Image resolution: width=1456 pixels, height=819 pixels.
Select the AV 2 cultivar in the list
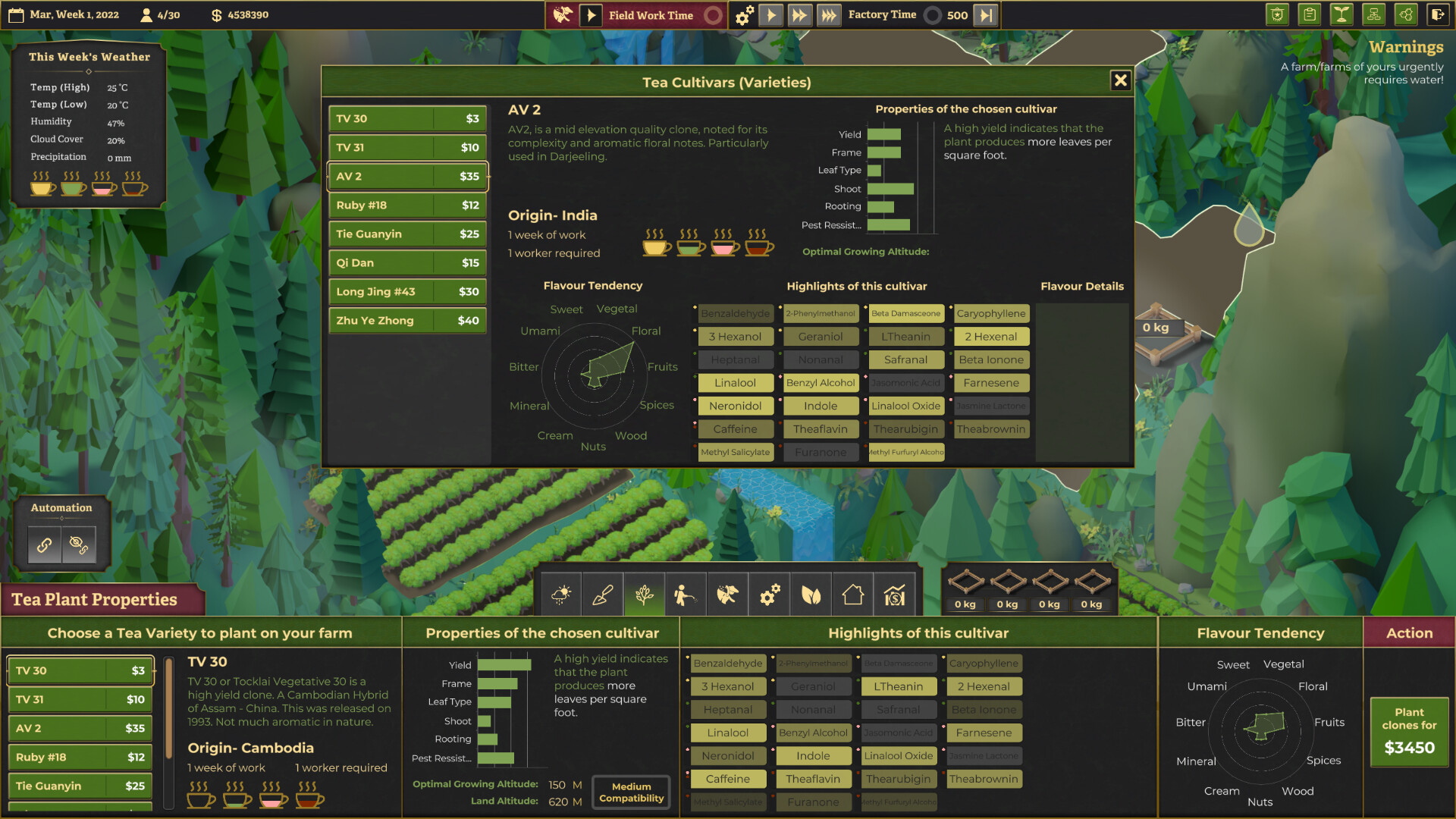(406, 176)
